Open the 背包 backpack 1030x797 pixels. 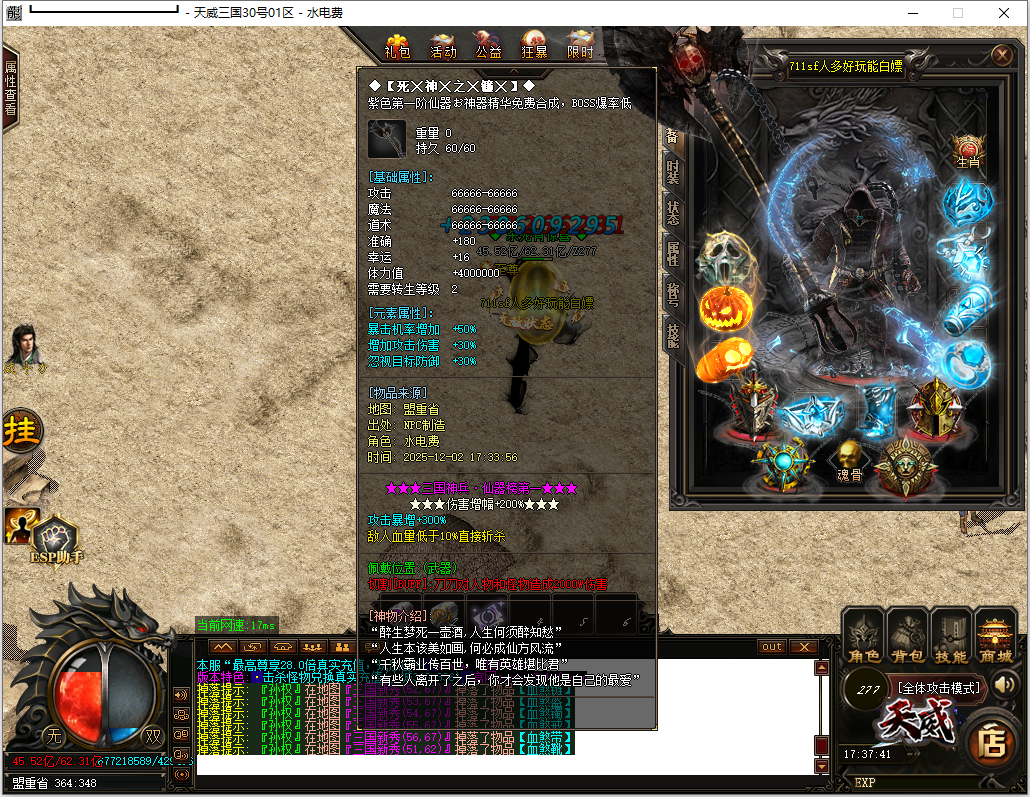907,637
